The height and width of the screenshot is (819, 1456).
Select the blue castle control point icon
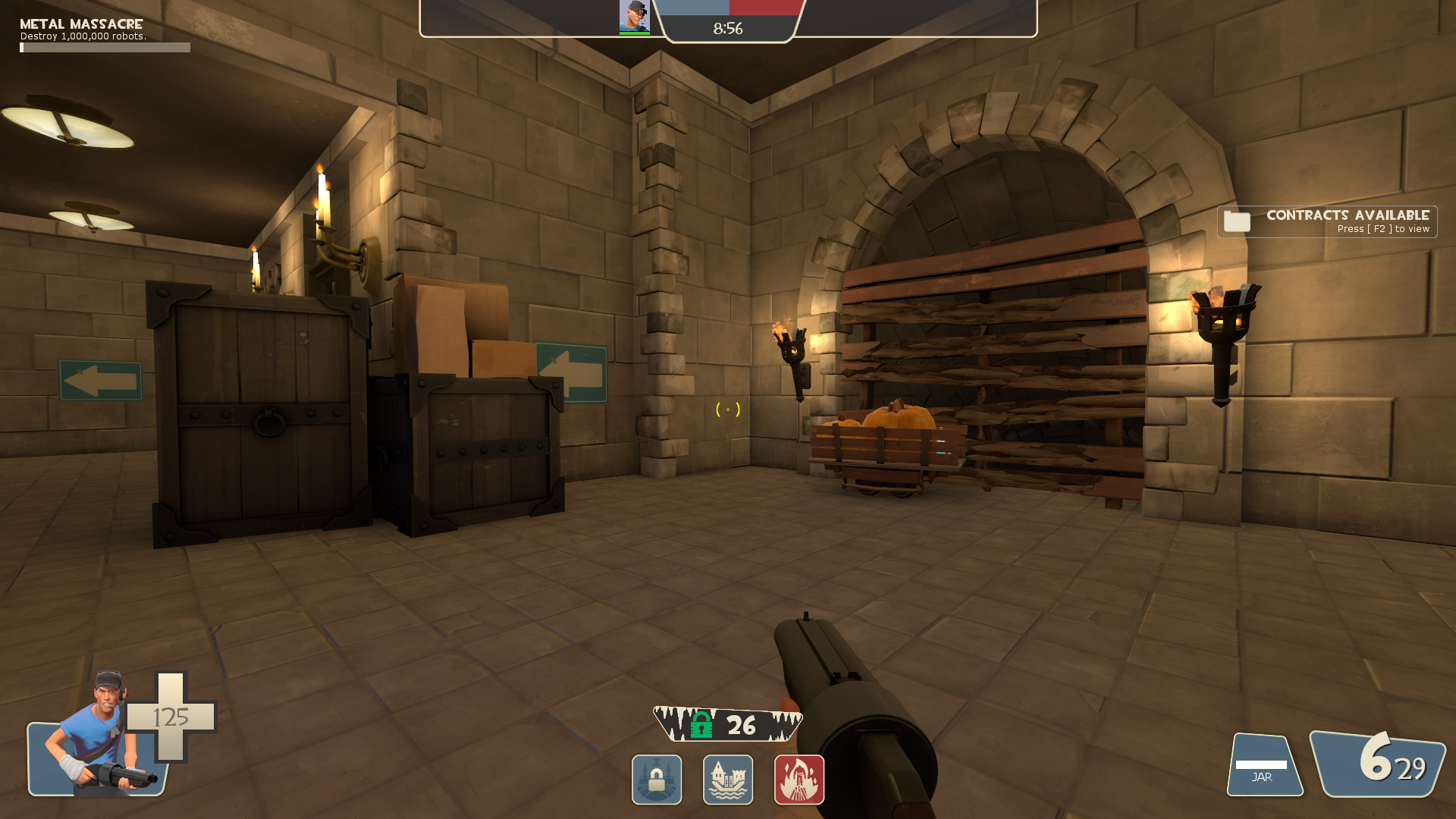pyautogui.click(x=728, y=780)
